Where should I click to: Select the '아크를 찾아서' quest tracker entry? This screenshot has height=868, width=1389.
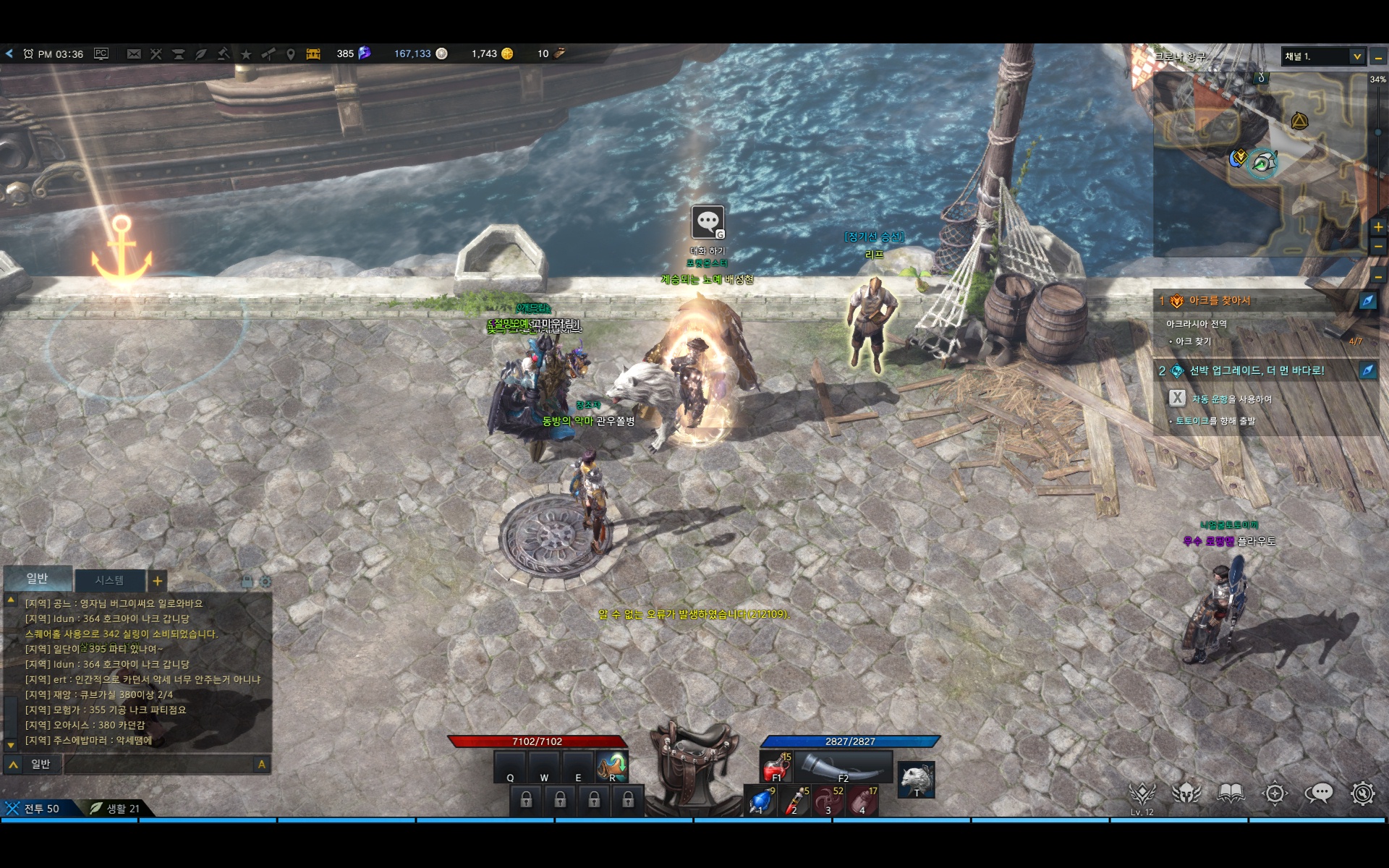1220,300
